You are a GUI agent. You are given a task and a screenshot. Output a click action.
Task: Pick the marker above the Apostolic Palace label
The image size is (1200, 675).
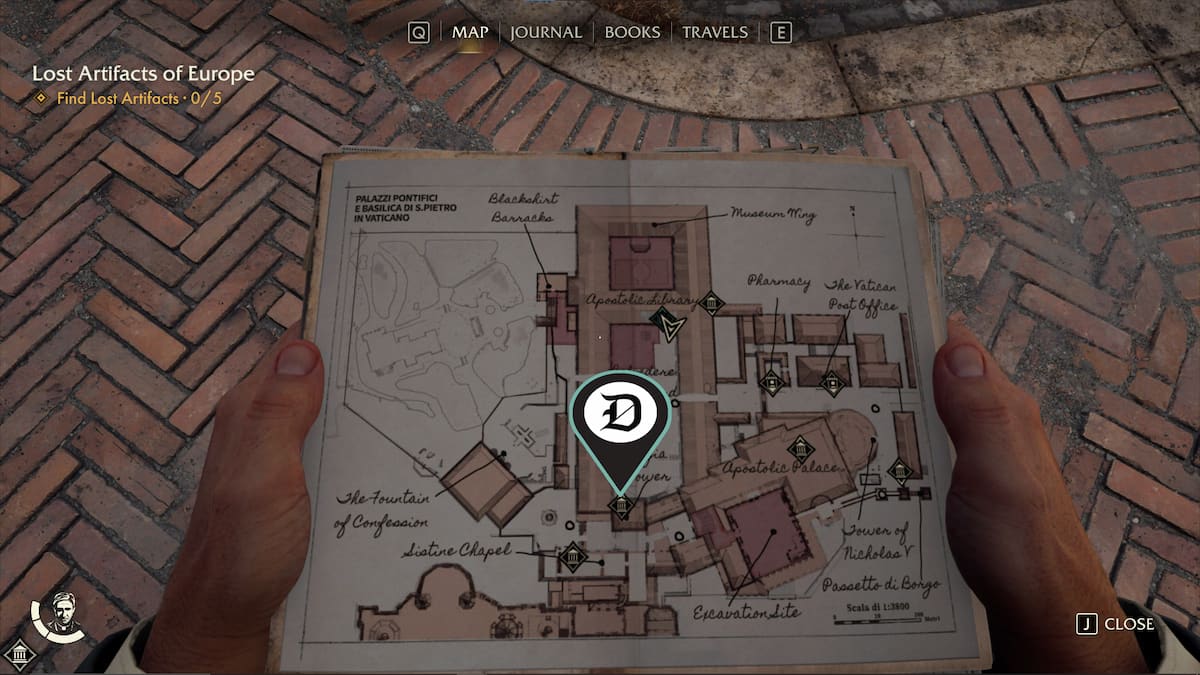pyautogui.click(x=799, y=449)
